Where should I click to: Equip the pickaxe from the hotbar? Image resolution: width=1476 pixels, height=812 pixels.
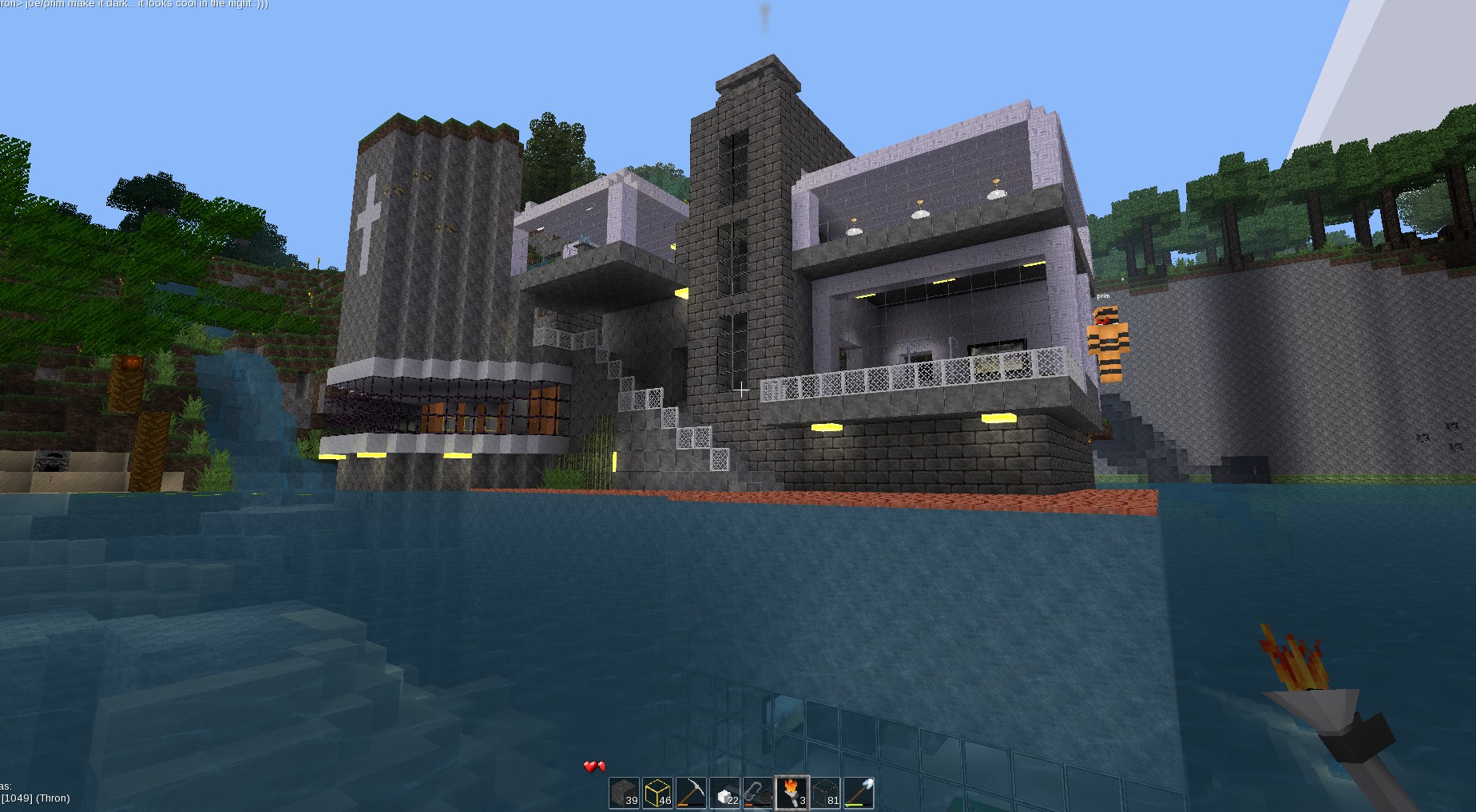692,793
